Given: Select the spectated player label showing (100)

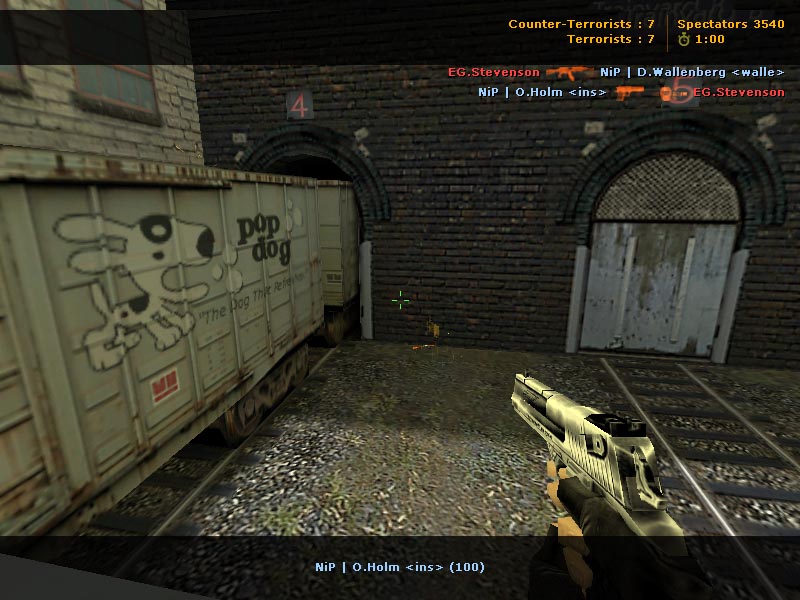Looking at the screenshot, I should [x=399, y=567].
